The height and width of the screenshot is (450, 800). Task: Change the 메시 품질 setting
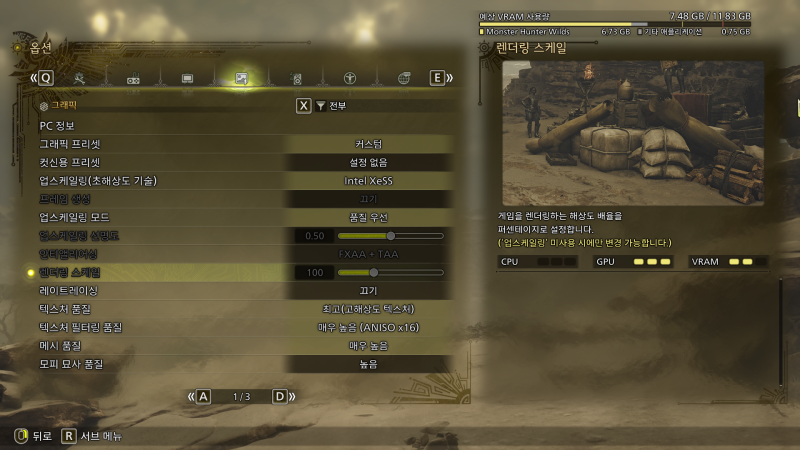368,345
